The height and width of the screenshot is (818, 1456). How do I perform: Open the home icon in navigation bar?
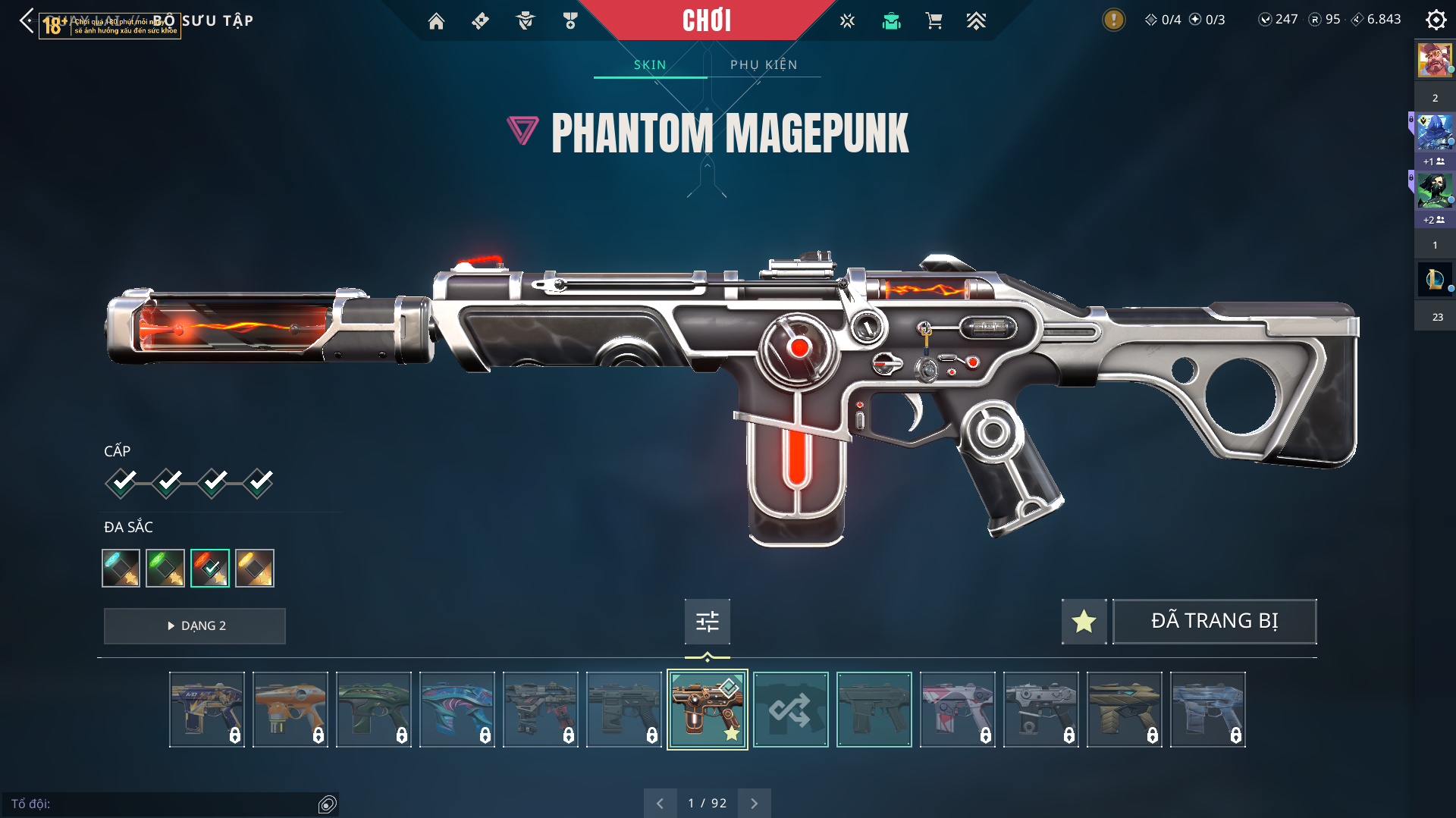(x=436, y=21)
